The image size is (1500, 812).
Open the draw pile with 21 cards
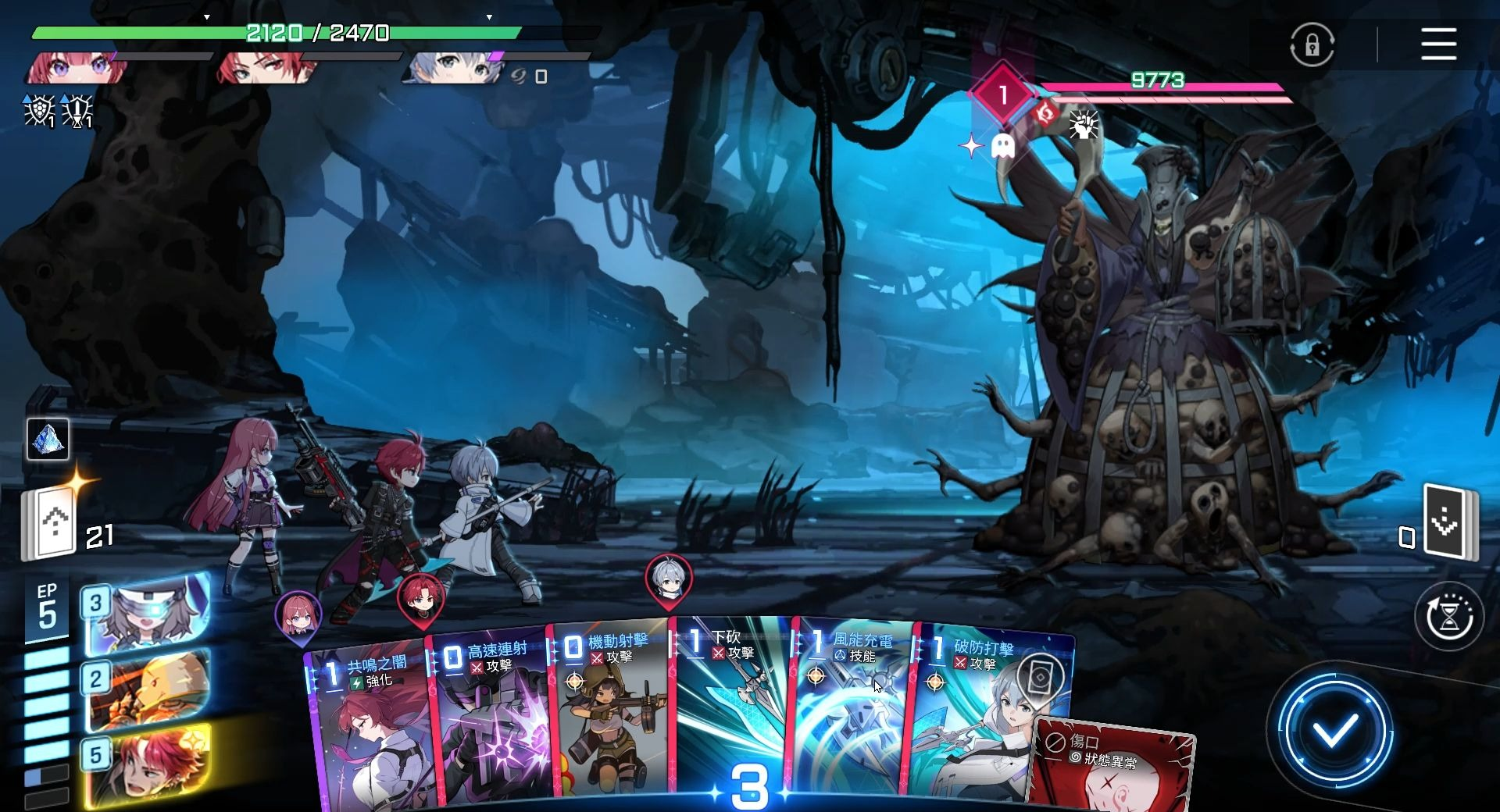50,523
